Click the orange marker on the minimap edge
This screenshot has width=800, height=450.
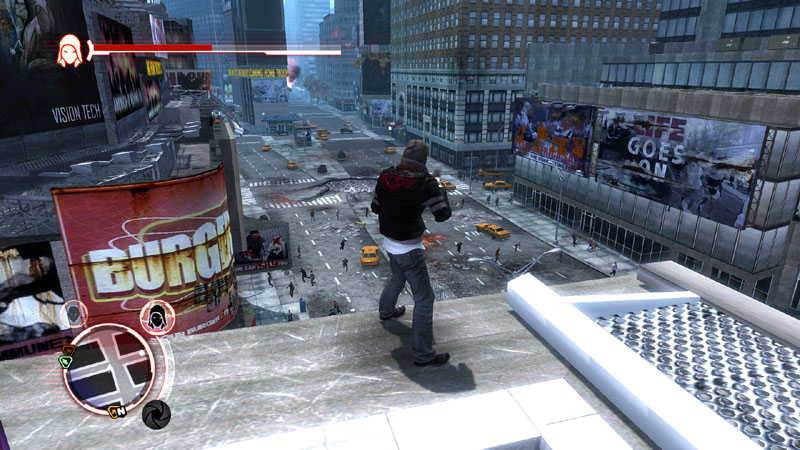(x=68, y=350)
